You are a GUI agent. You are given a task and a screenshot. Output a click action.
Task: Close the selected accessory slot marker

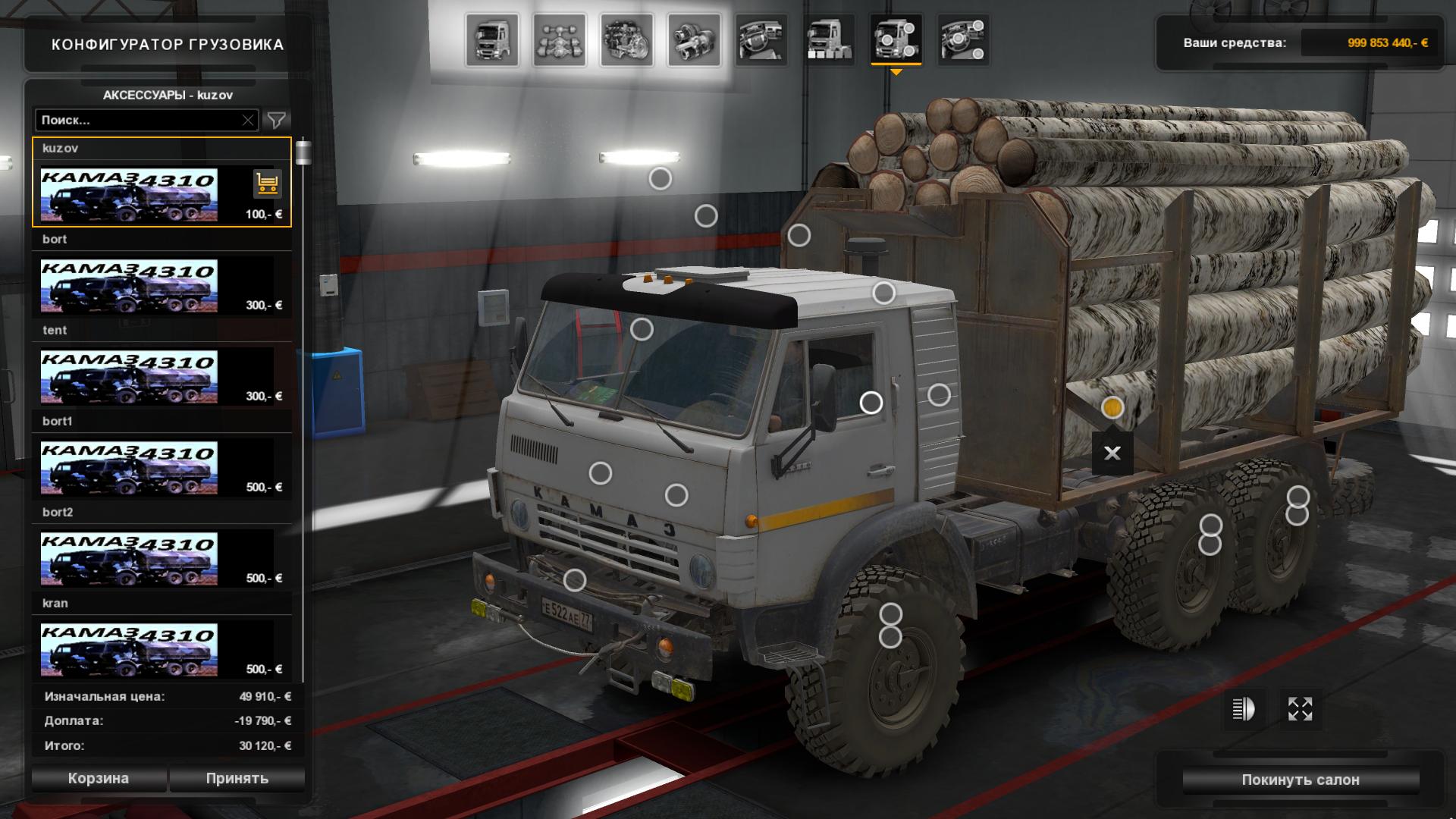click(1112, 453)
